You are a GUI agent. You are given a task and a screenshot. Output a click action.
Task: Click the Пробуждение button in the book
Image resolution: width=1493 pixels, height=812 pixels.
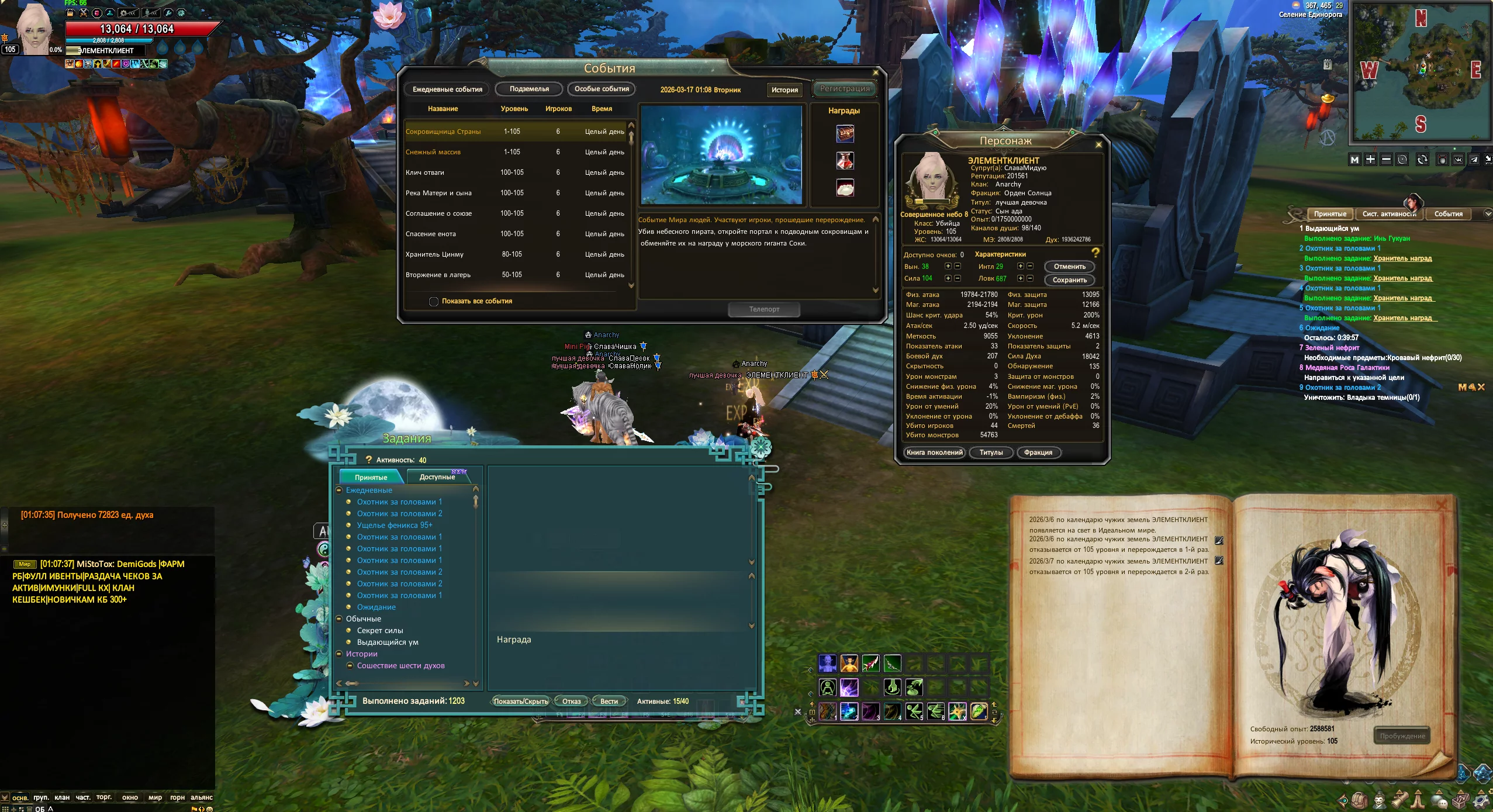coord(1402,736)
